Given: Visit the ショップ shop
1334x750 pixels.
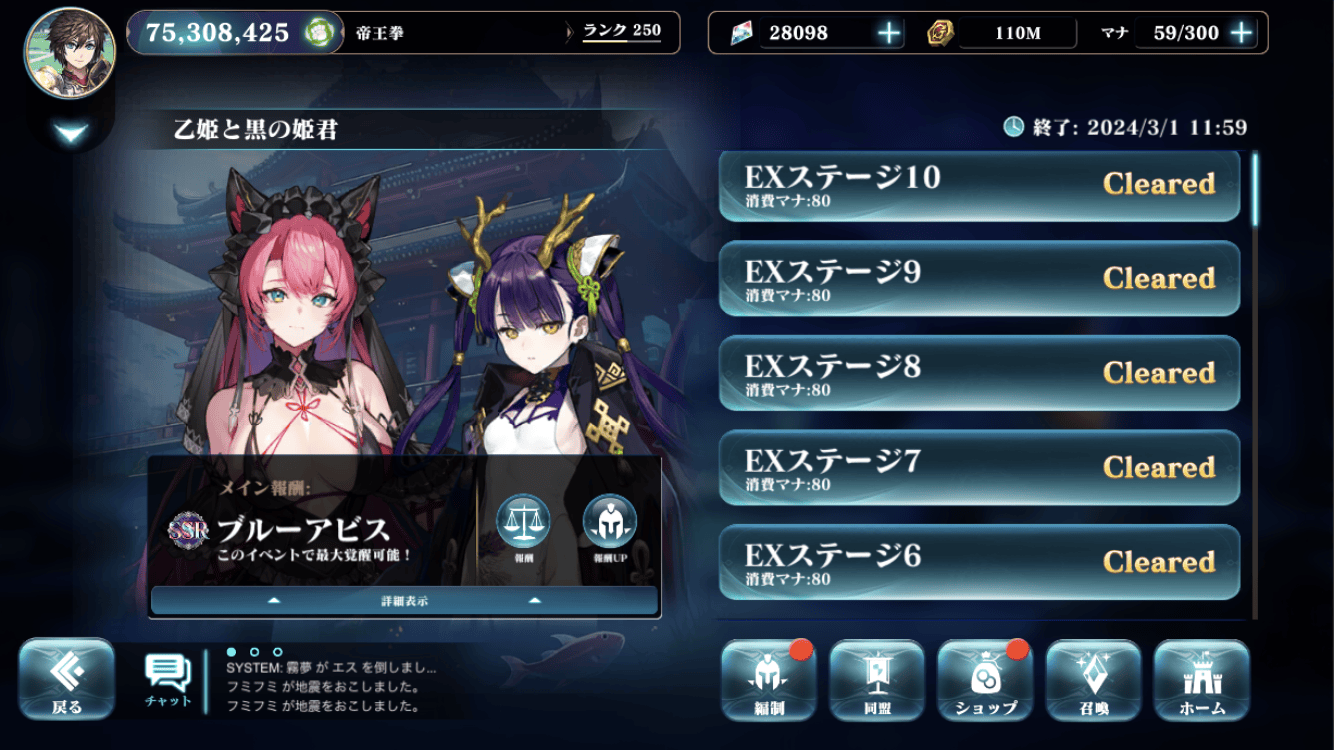Looking at the screenshot, I should [985, 680].
